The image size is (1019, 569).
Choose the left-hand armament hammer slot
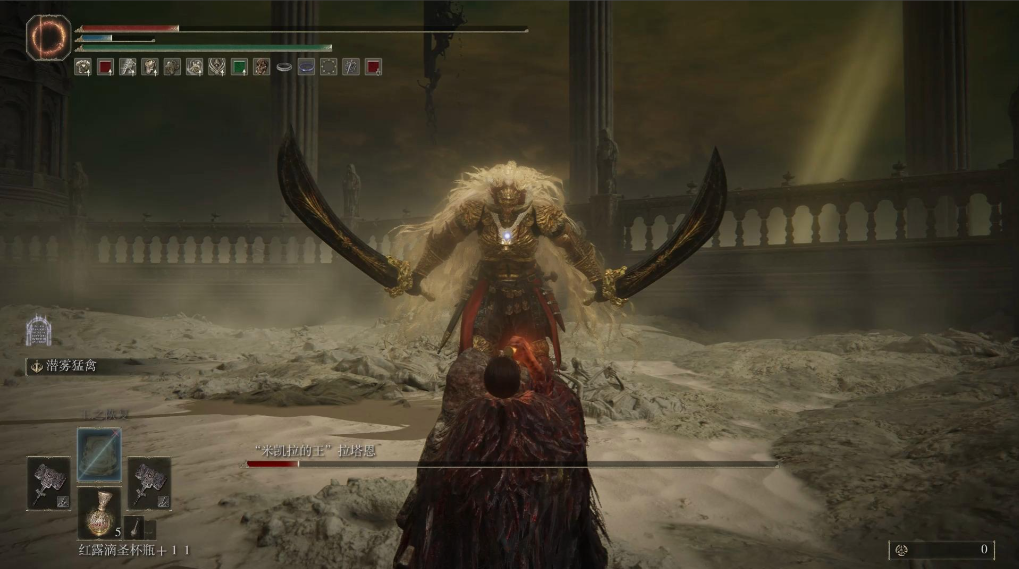48,482
